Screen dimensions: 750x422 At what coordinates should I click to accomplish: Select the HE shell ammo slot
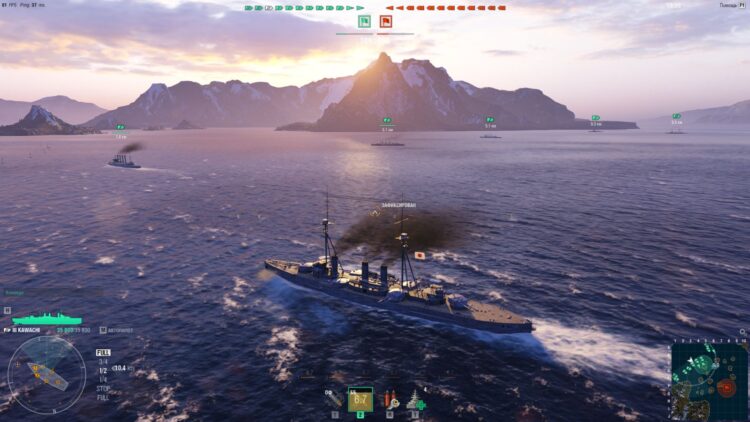click(x=333, y=399)
